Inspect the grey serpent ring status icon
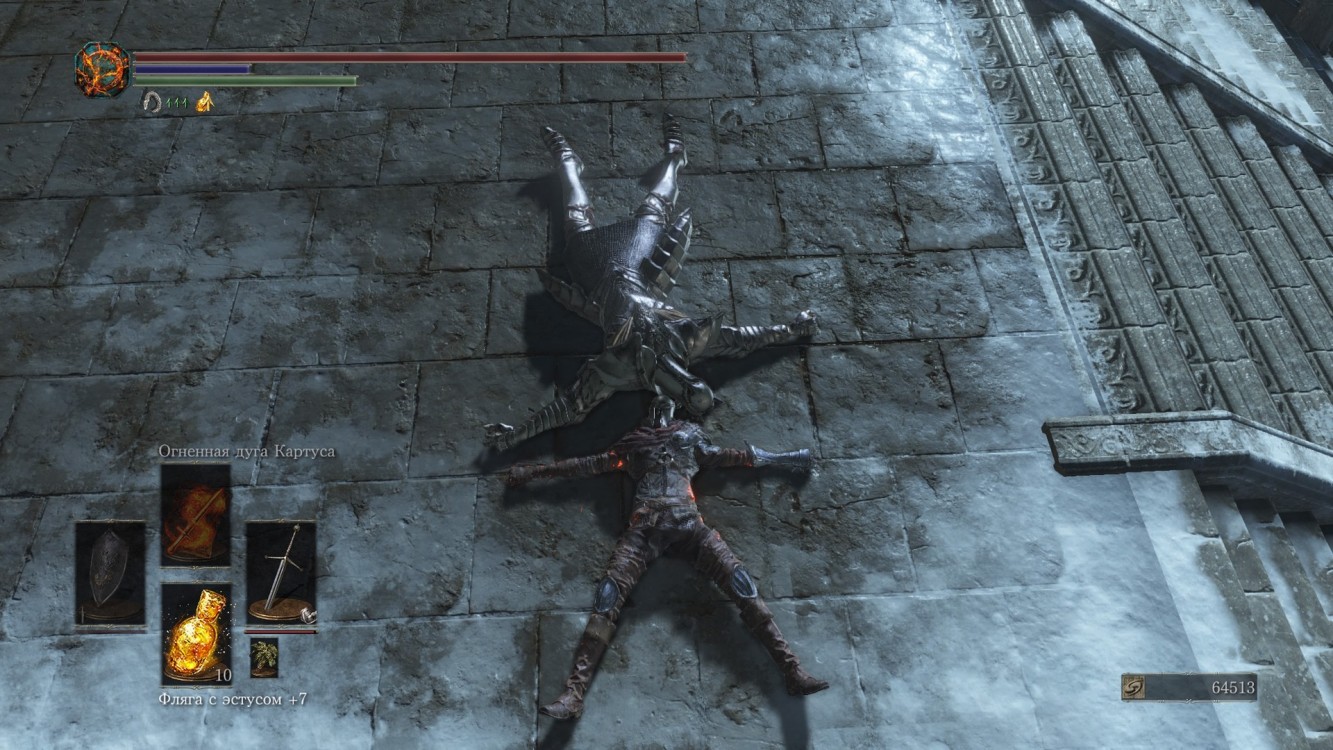This screenshot has width=1333, height=750. click(x=152, y=102)
